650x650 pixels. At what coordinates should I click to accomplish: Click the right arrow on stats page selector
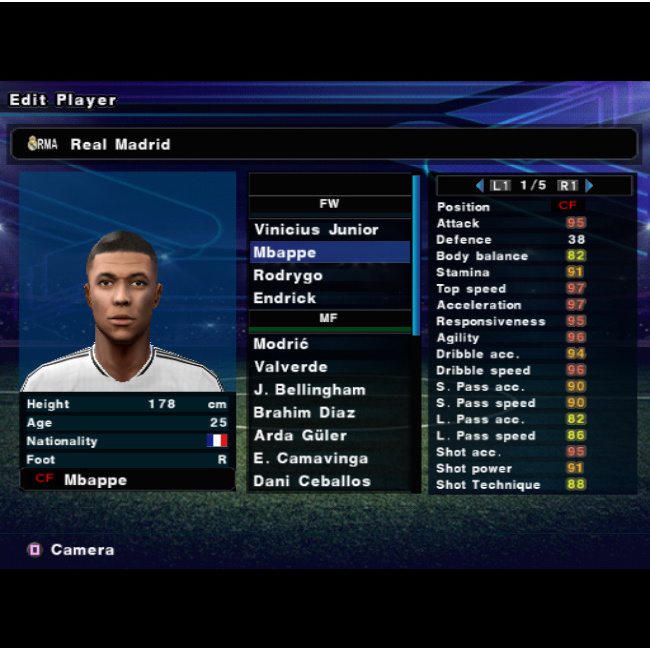click(x=590, y=186)
